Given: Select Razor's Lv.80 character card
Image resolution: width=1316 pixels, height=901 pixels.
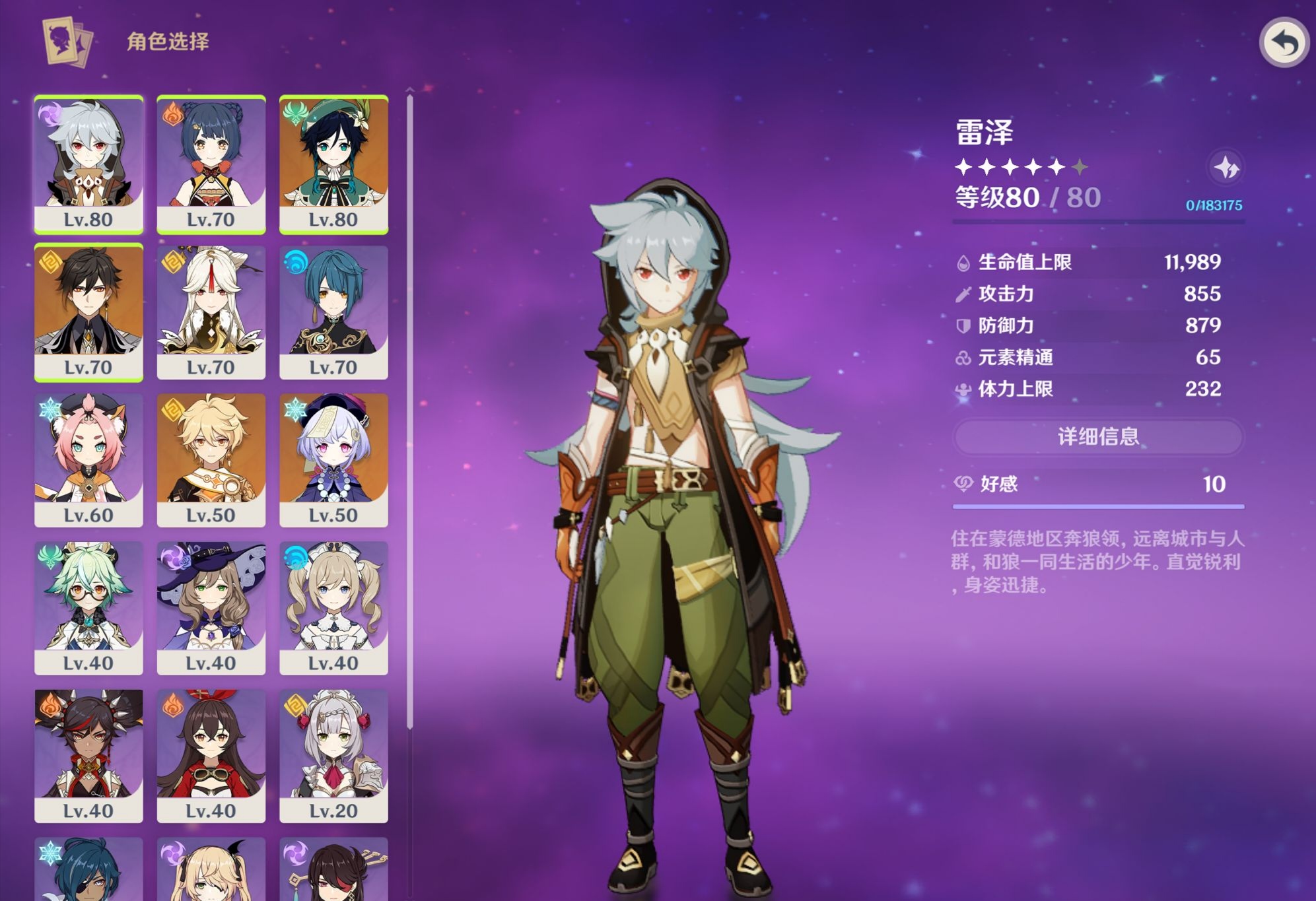Looking at the screenshot, I should [x=88, y=164].
